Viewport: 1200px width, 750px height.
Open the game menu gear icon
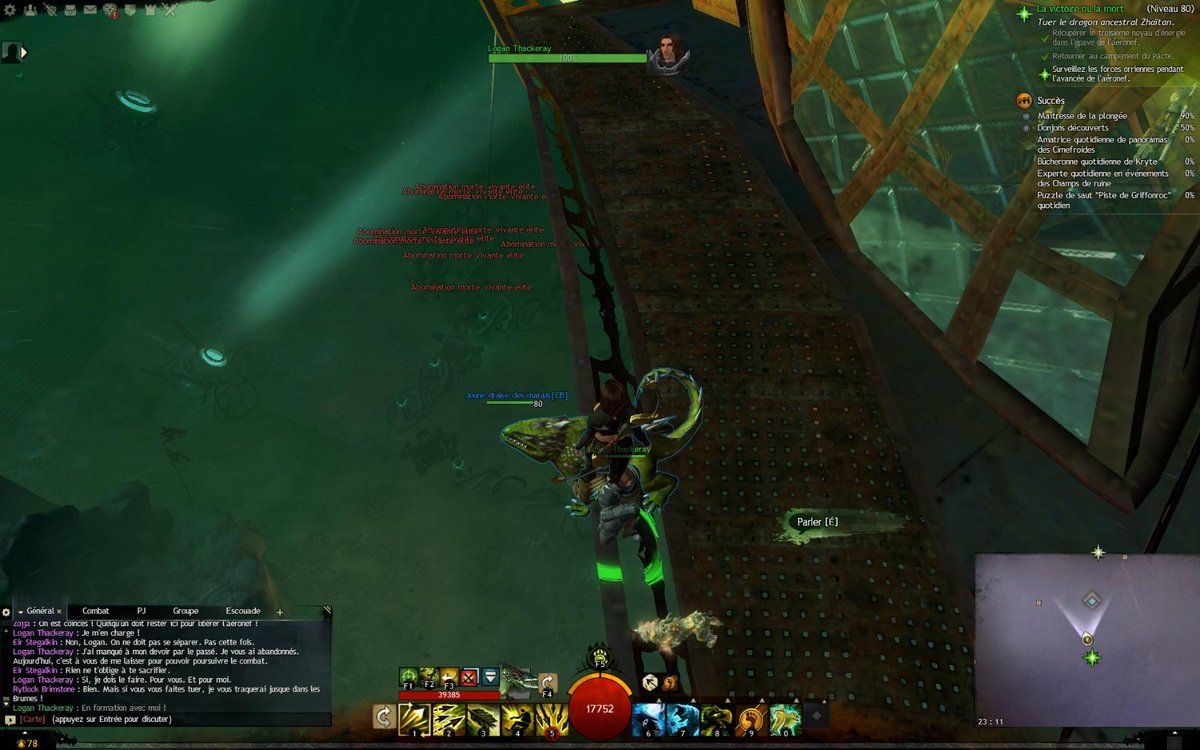pyautogui.click(x=10, y=9)
